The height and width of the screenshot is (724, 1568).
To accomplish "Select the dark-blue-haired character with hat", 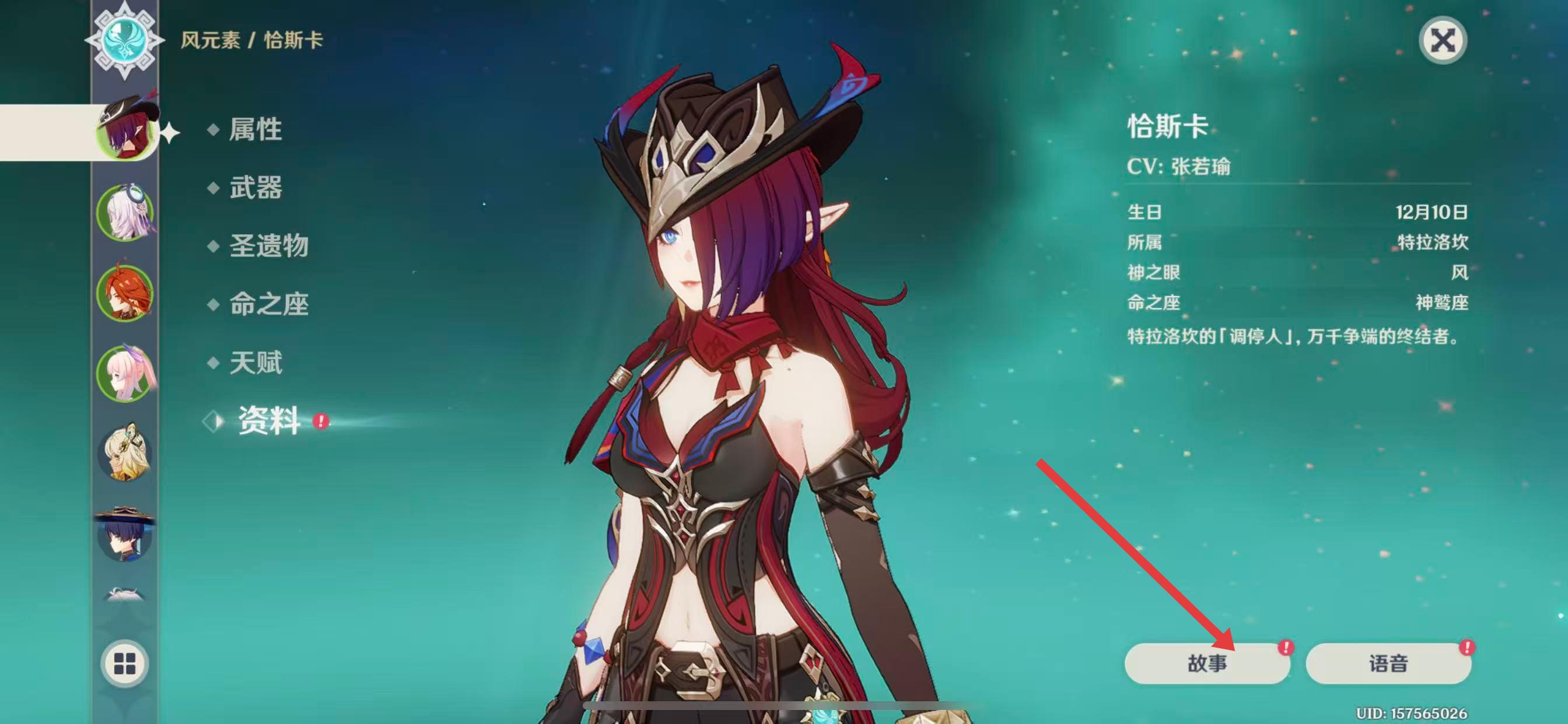I will tap(125, 534).
